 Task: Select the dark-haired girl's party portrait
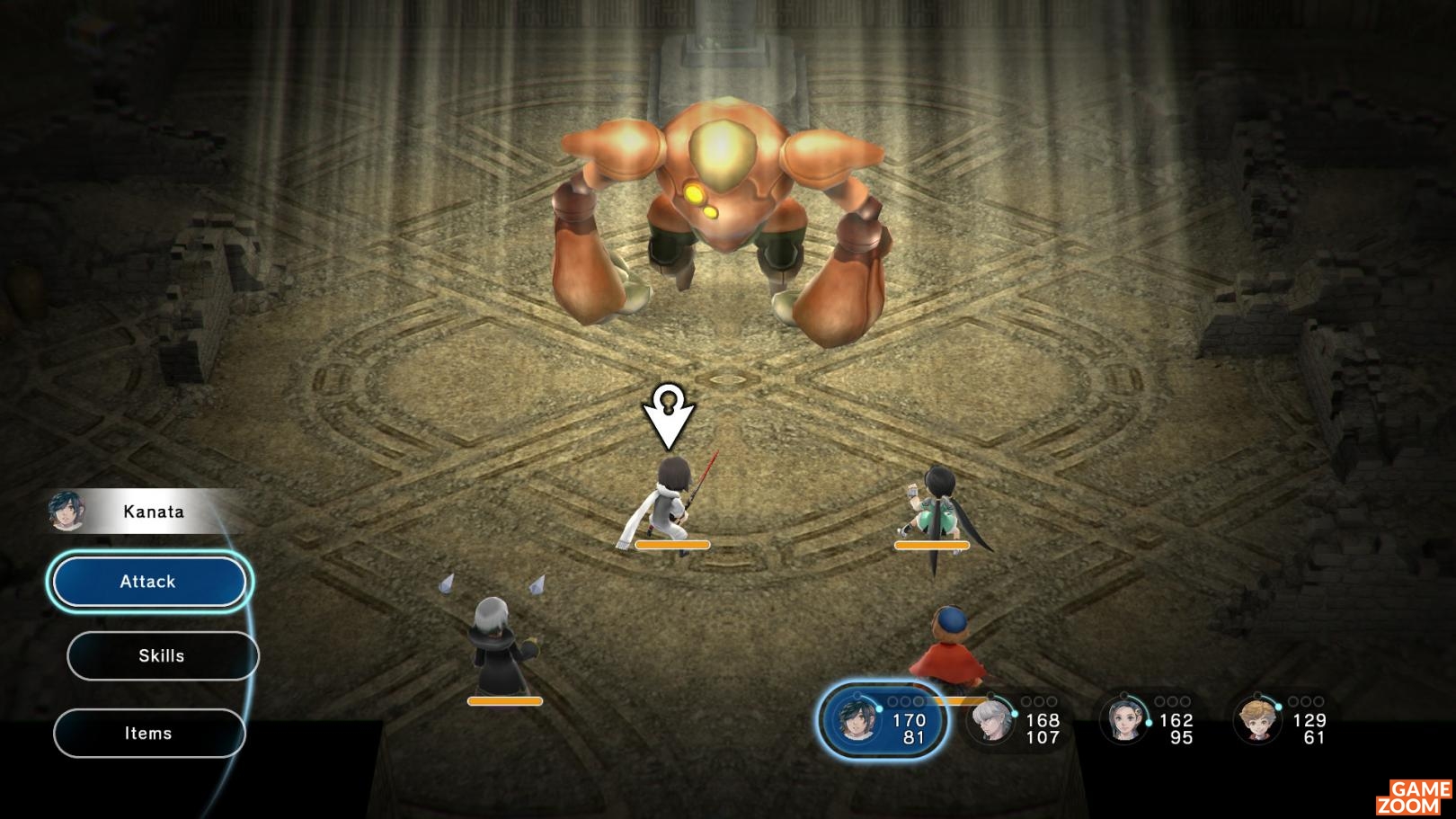click(1124, 721)
